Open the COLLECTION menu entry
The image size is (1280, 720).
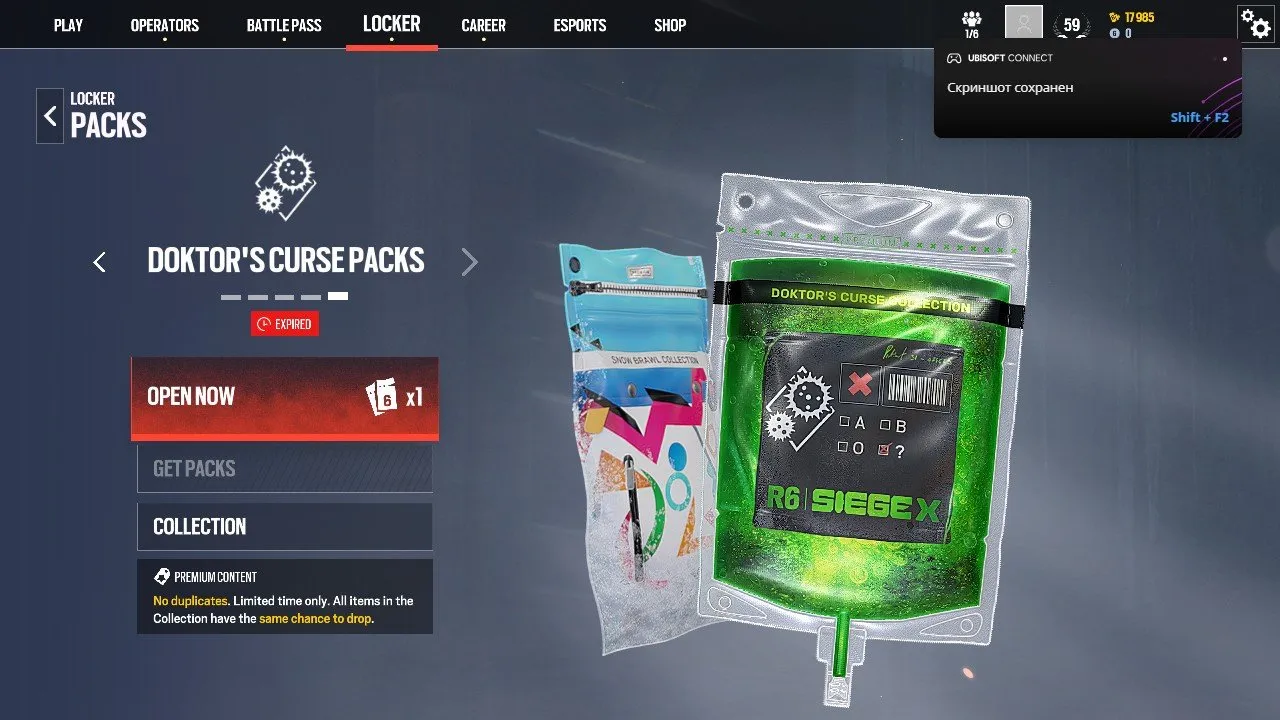(x=284, y=526)
